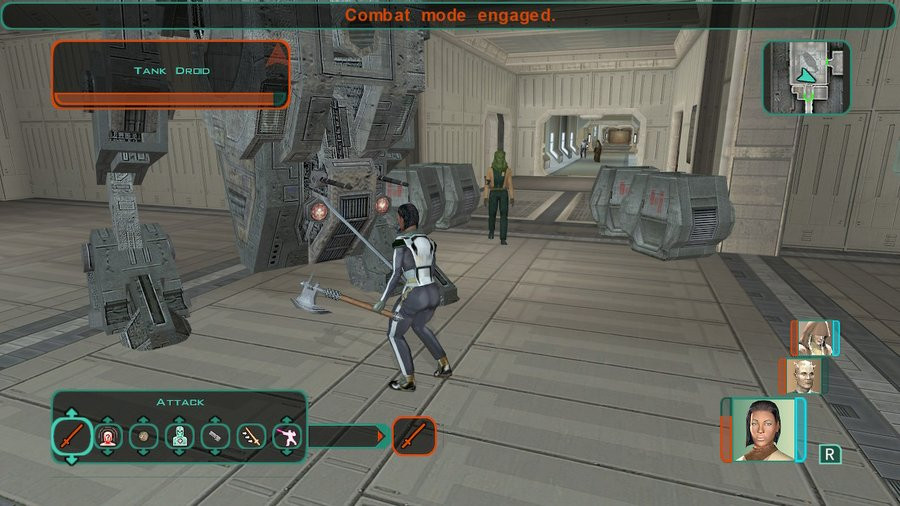Choose the pink fighter stance icon
Screen dimensions: 900x506
click(287, 436)
